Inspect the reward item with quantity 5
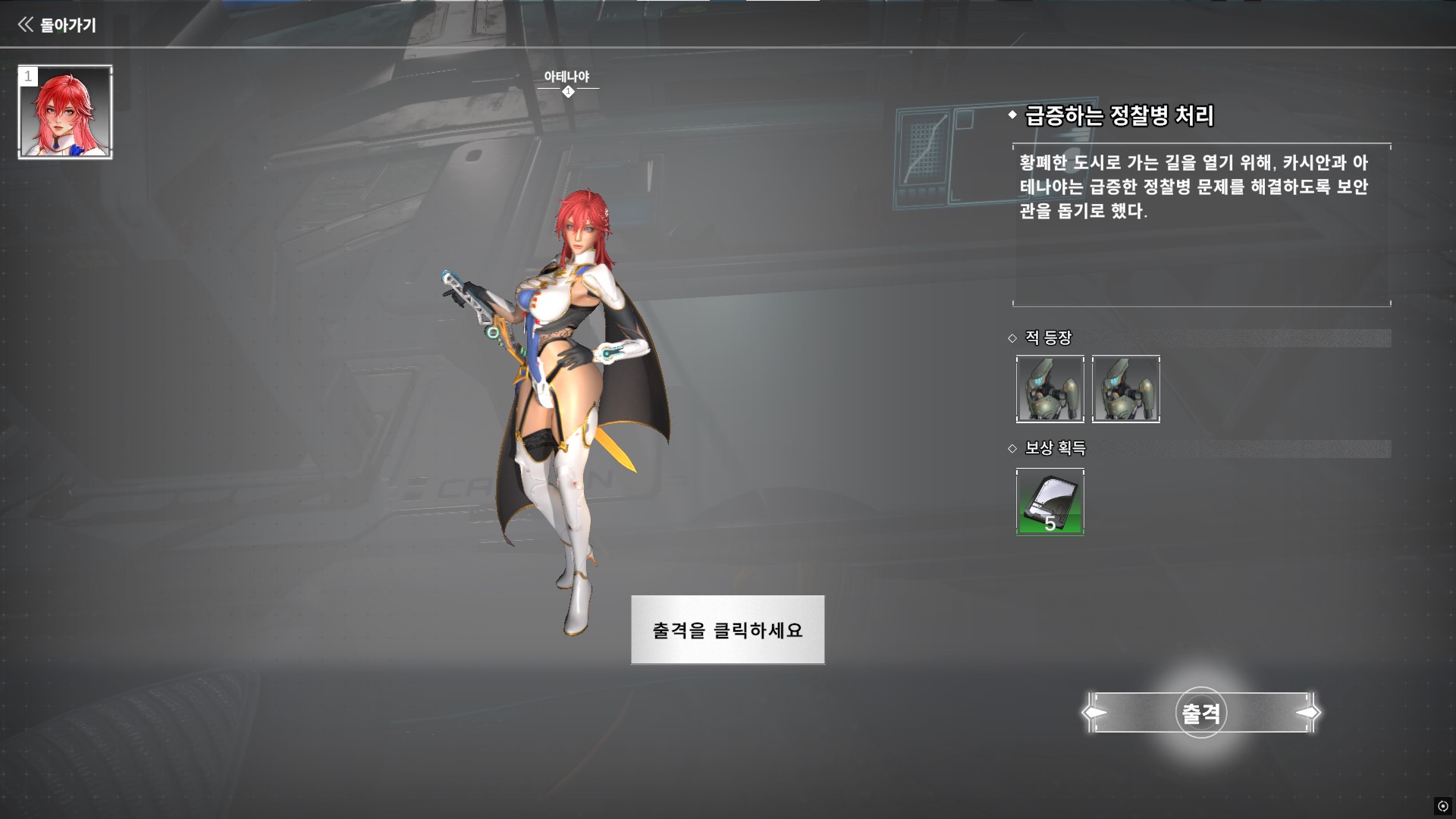 tap(1050, 502)
